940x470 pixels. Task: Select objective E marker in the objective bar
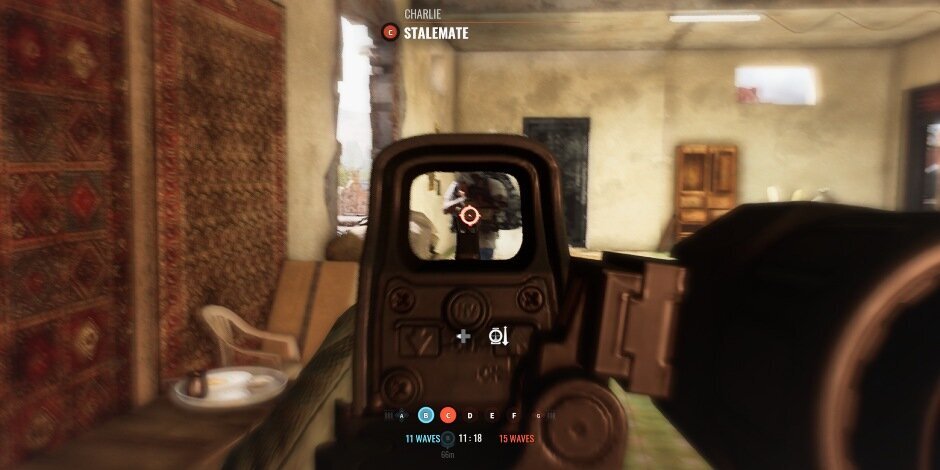492,415
